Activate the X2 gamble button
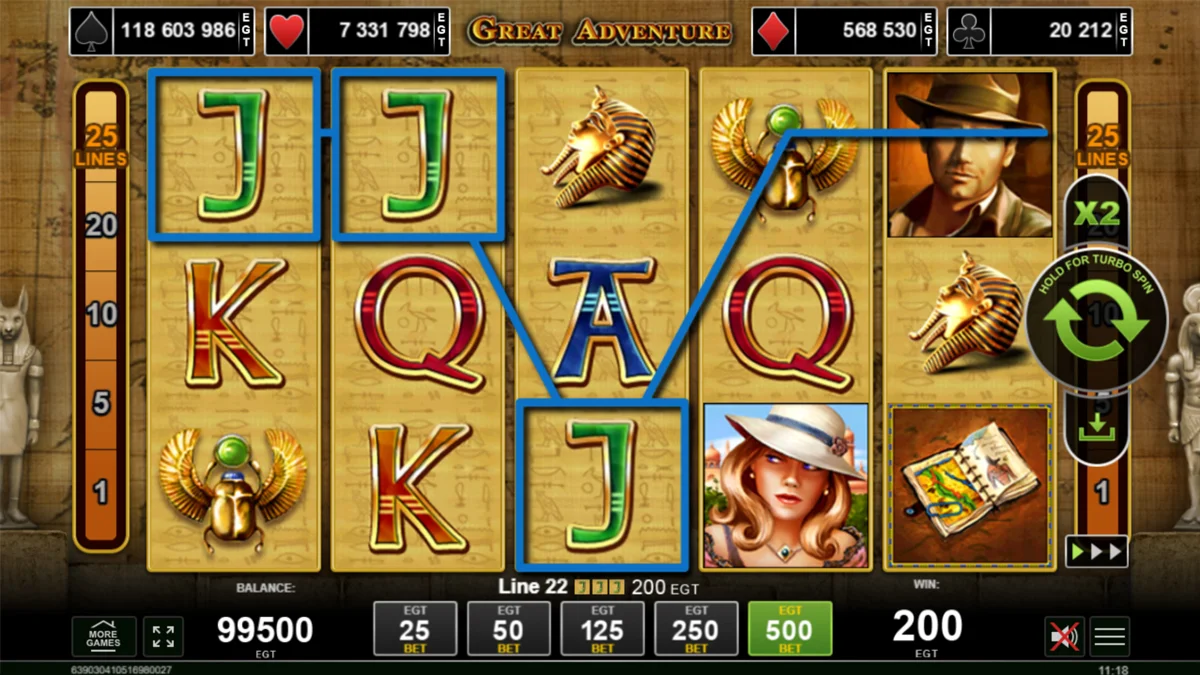This screenshot has height=675, width=1200. tap(1096, 214)
